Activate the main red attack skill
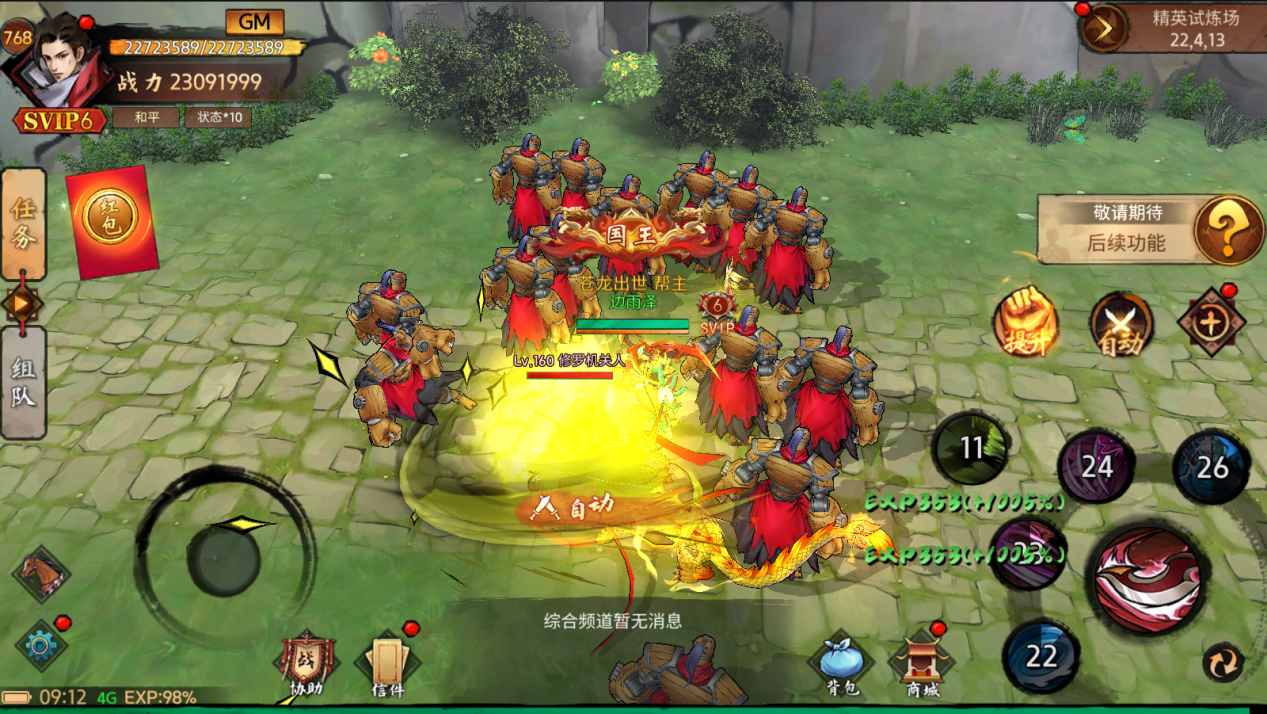This screenshot has height=714, width=1267. tap(1147, 579)
